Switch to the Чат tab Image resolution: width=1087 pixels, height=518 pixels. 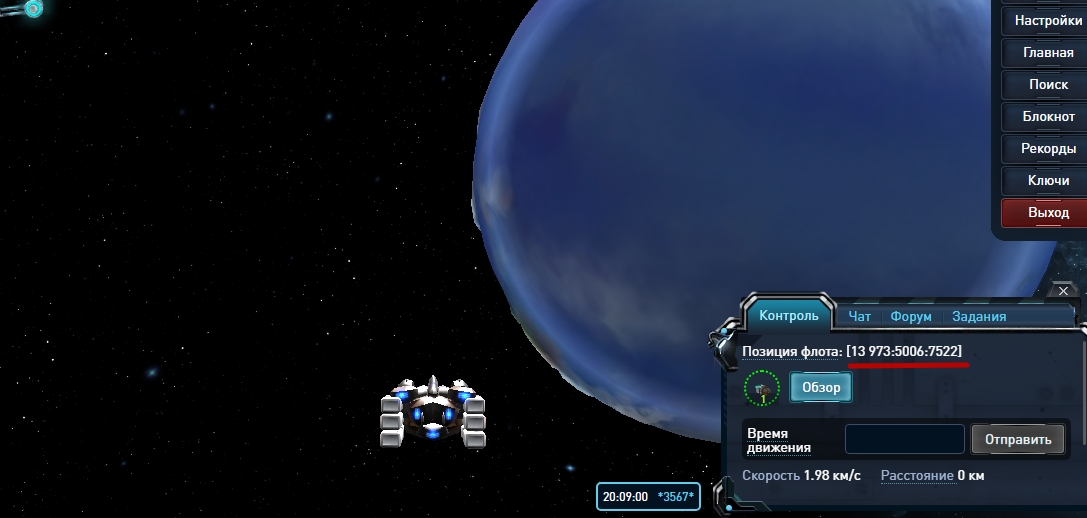coord(859,316)
